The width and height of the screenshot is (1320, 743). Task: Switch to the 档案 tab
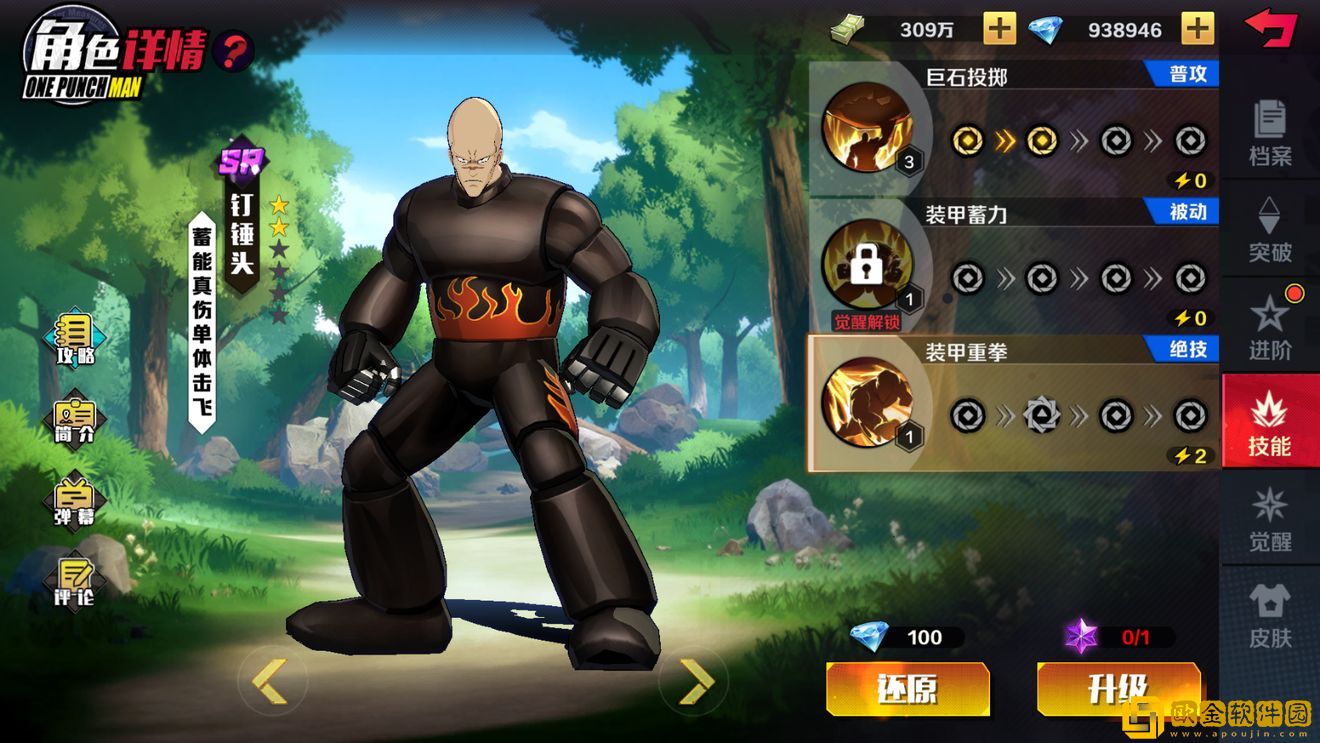(x=1270, y=132)
